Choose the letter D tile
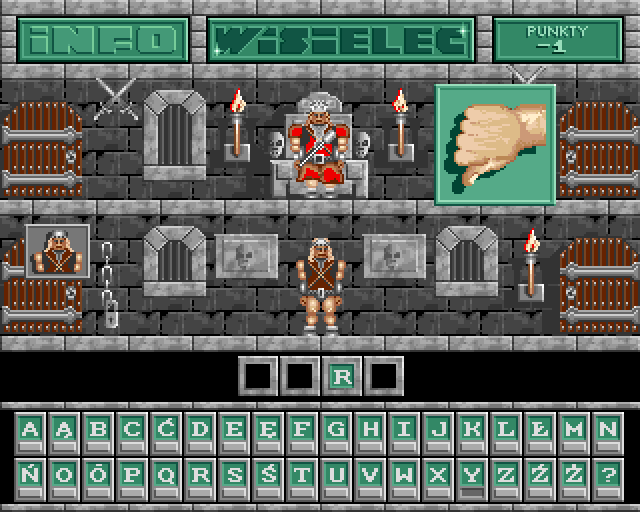Screen dimensions: 640x512 tap(201, 430)
